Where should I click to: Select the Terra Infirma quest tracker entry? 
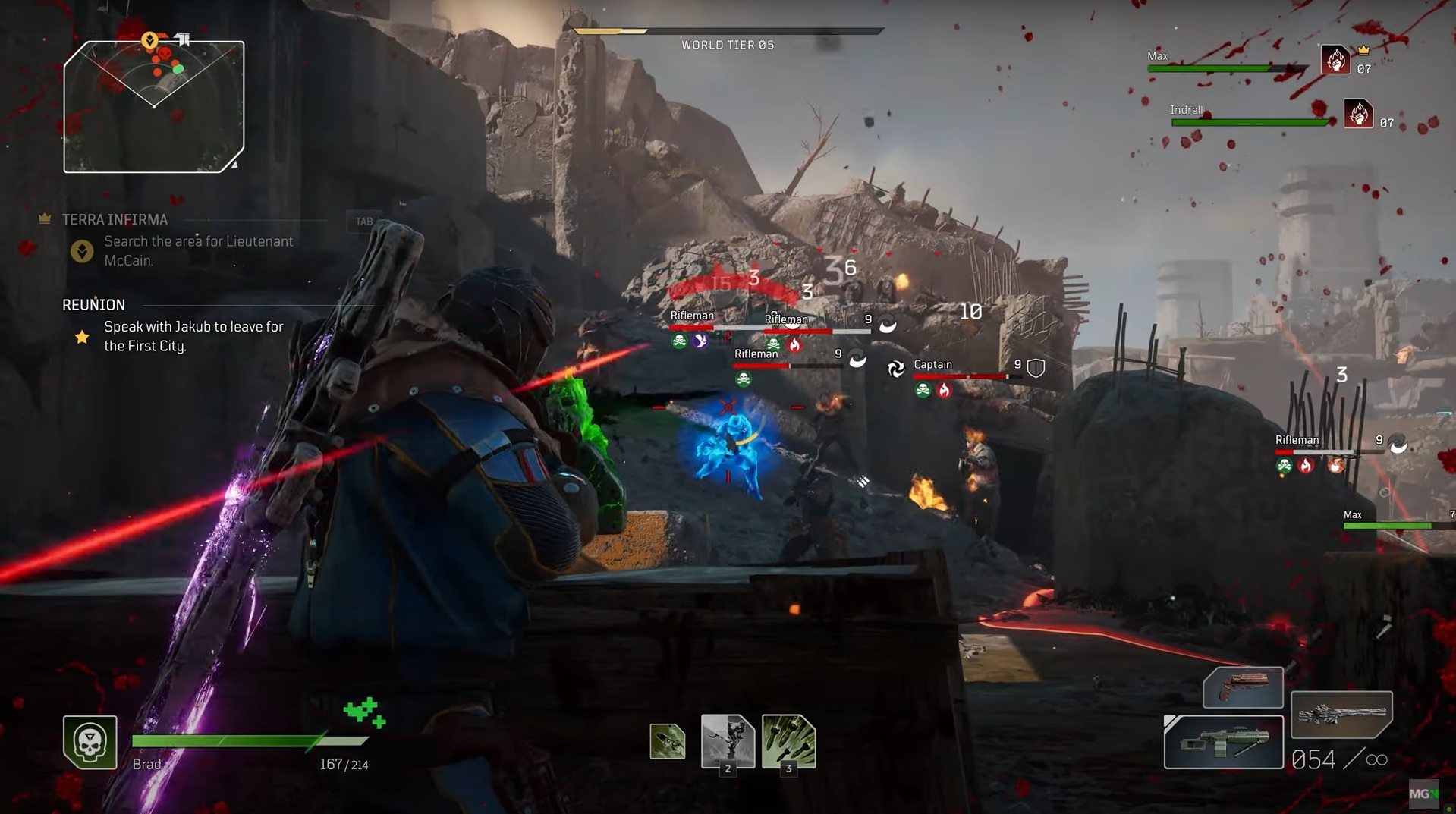[x=115, y=219]
